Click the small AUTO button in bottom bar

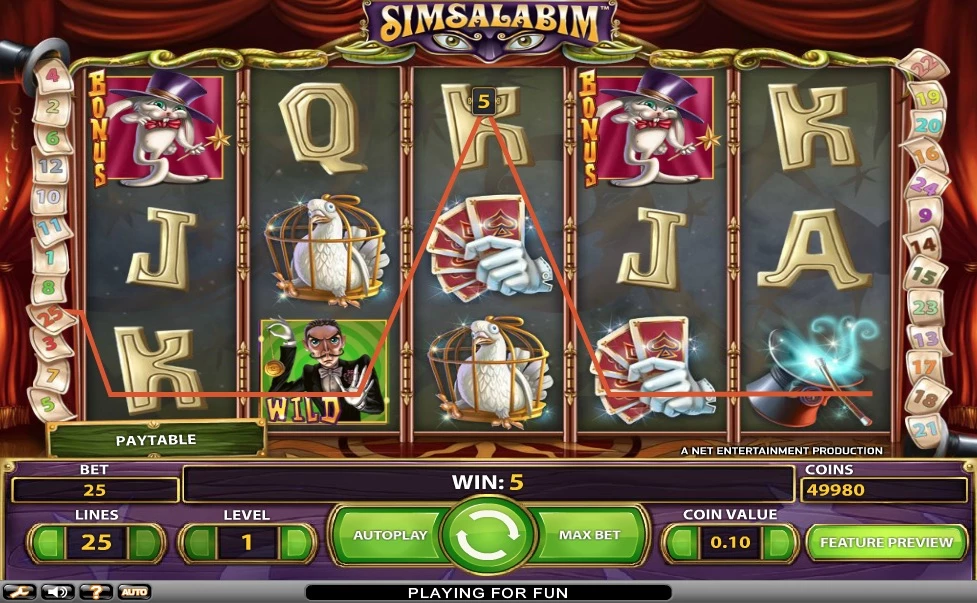tap(134, 592)
